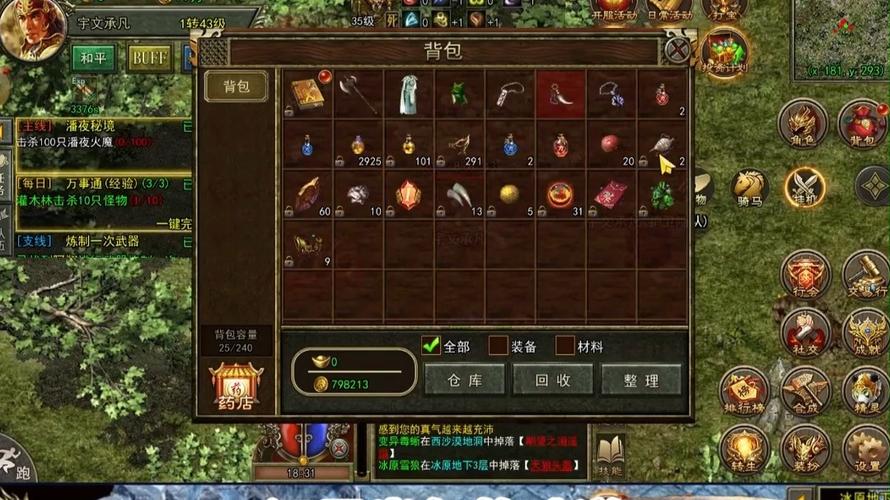Select the 背包 side tab
Screen dimensions: 890x500
click(x=236, y=87)
